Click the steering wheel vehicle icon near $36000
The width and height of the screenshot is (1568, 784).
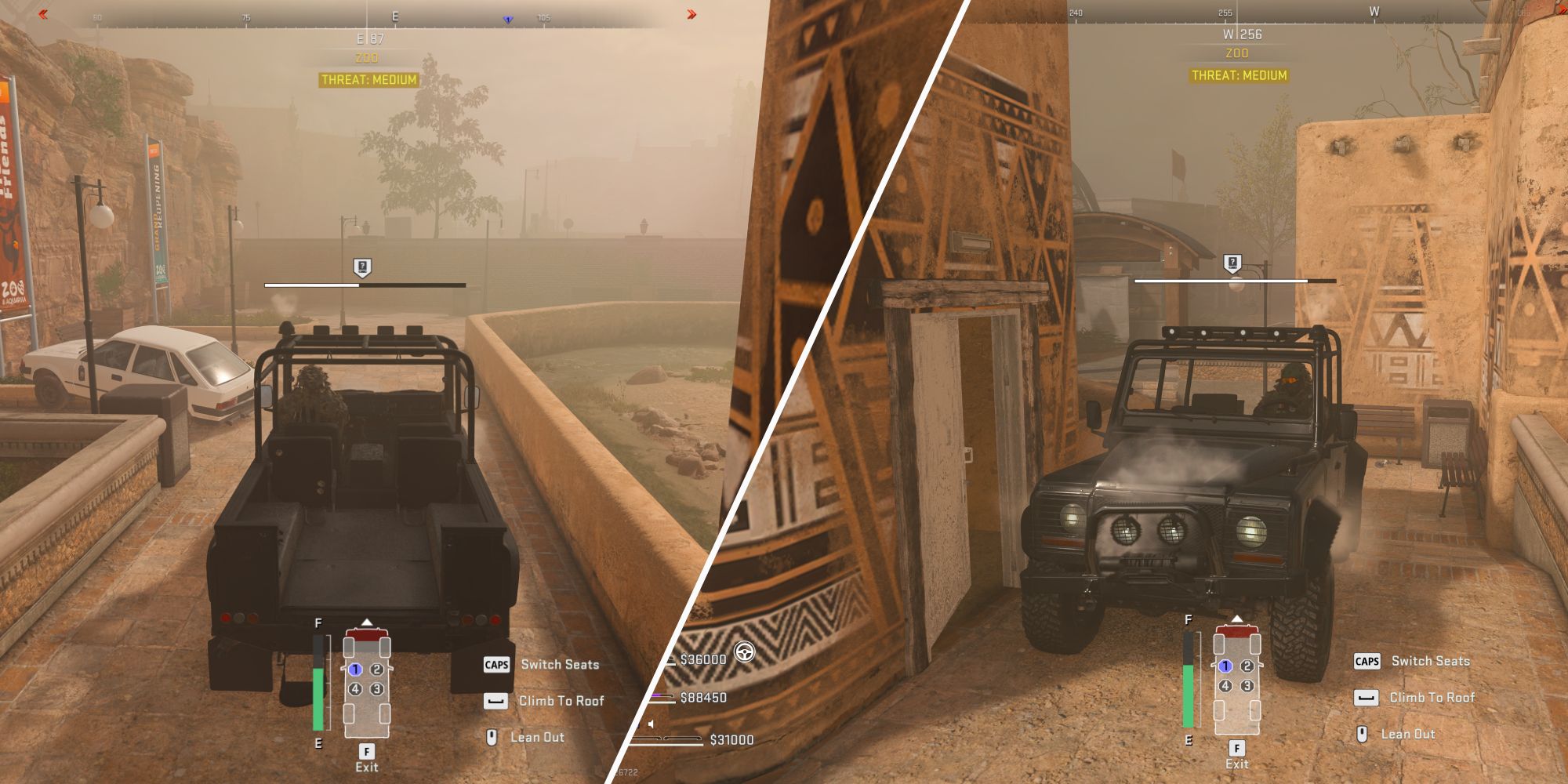(743, 651)
